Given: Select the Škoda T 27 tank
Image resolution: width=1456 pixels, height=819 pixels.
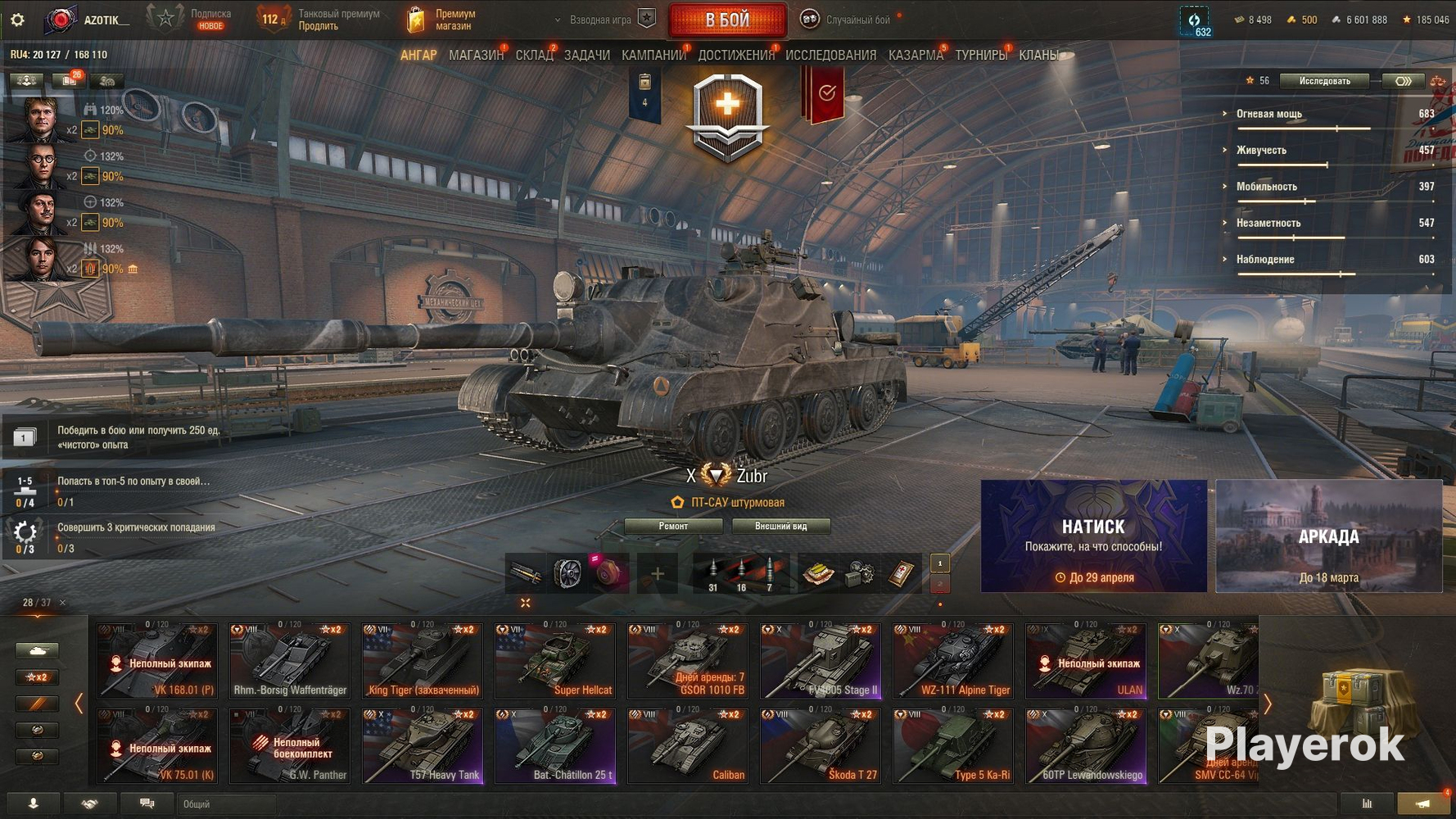Looking at the screenshot, I should click(x=821, y=745).
